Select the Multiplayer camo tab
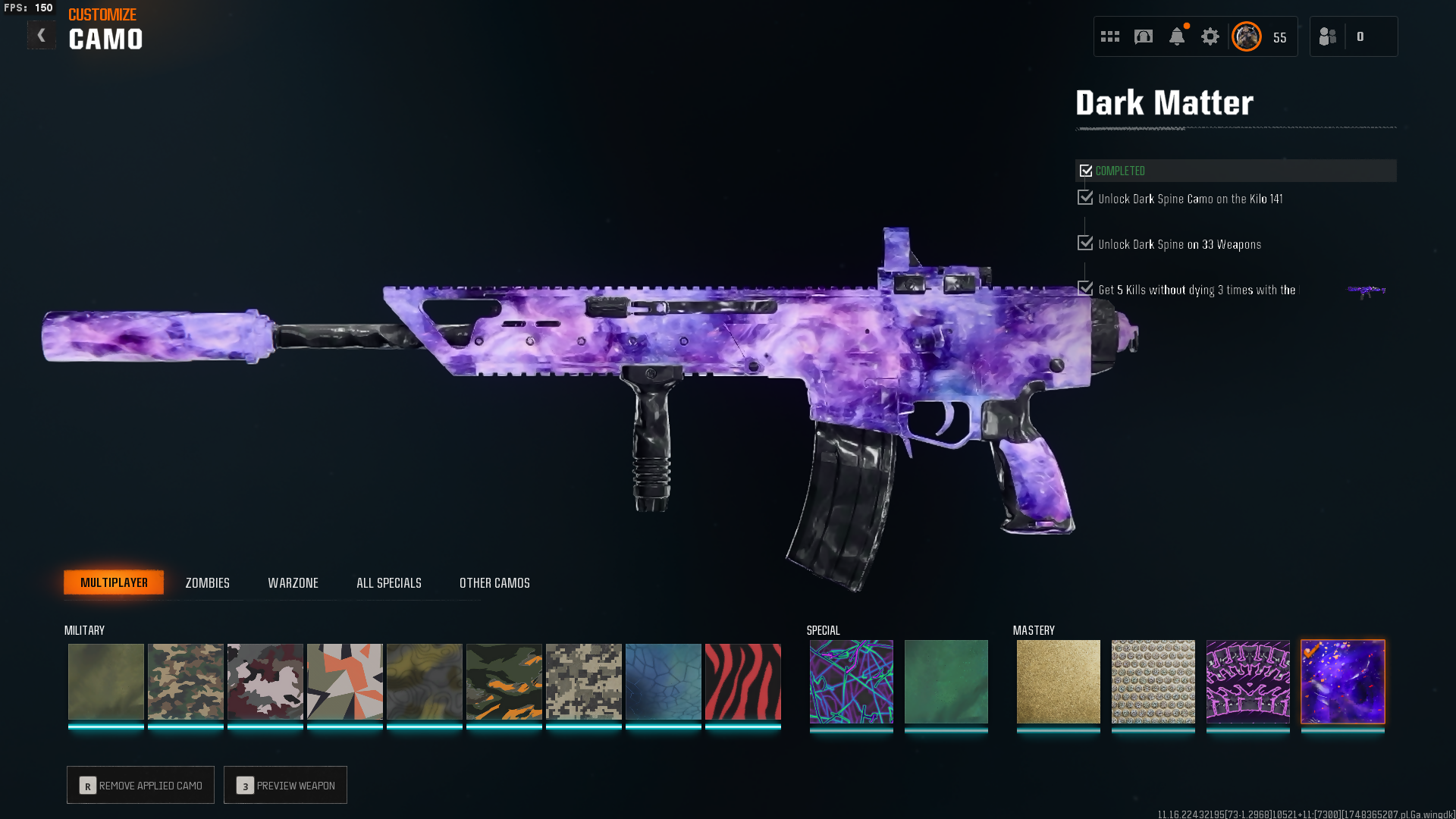Screen dimensions: 1456x819 tap(114, 582)
